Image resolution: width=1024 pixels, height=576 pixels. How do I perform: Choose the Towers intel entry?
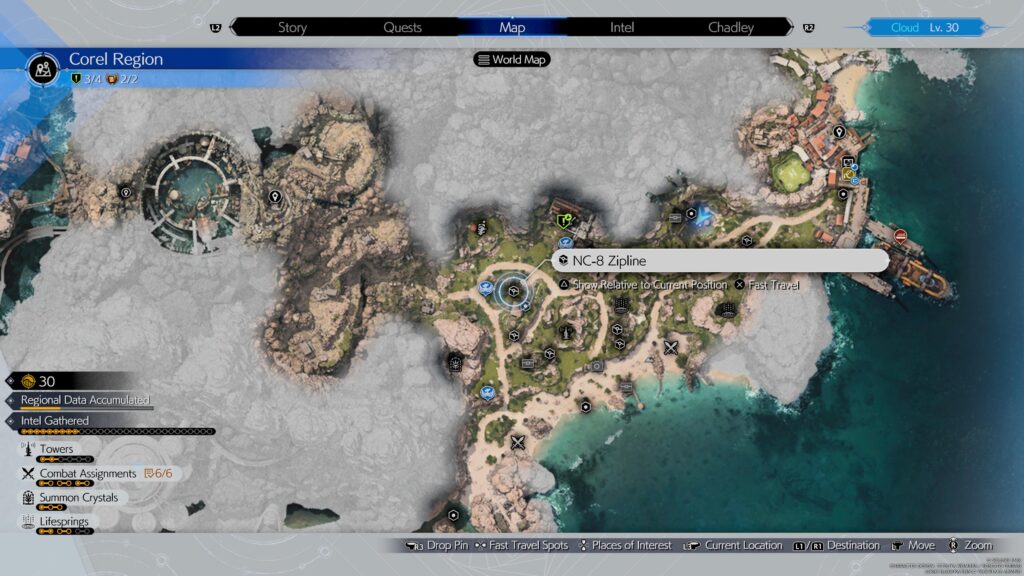[x=56, y=450]
